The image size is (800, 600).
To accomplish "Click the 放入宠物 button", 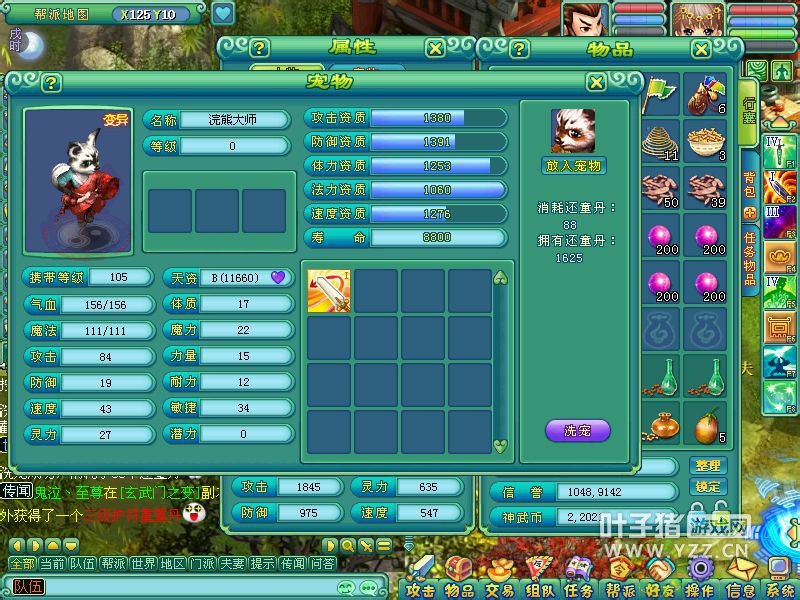I will (x=575, y=165).
